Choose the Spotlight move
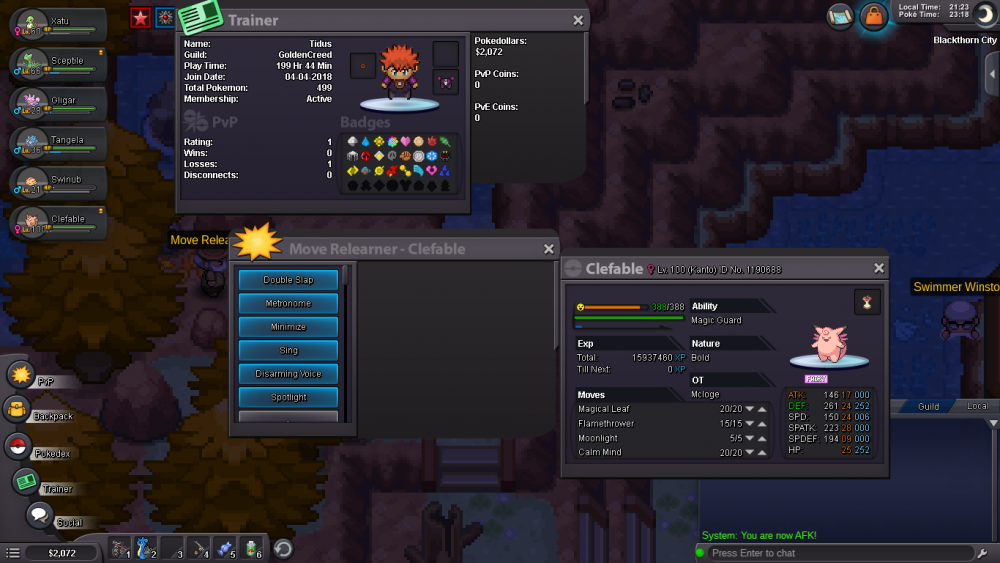1000x563 pixels. click(x=288, y=397)
